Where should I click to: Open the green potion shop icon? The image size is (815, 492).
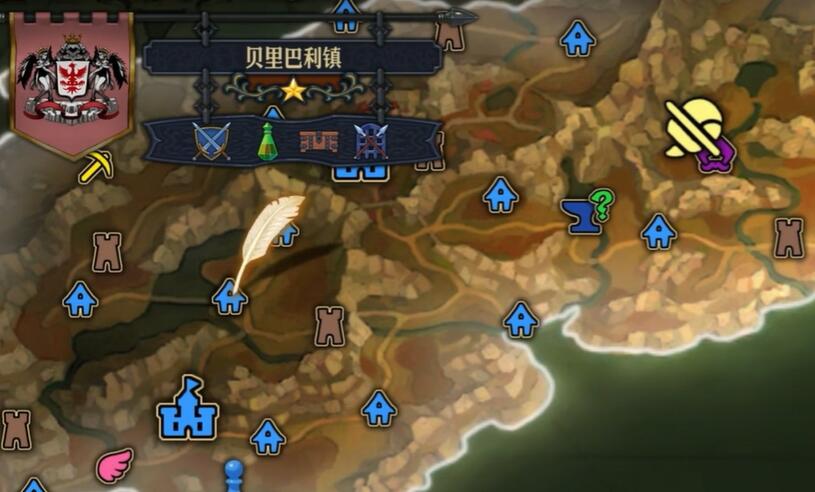click(266, 141)
